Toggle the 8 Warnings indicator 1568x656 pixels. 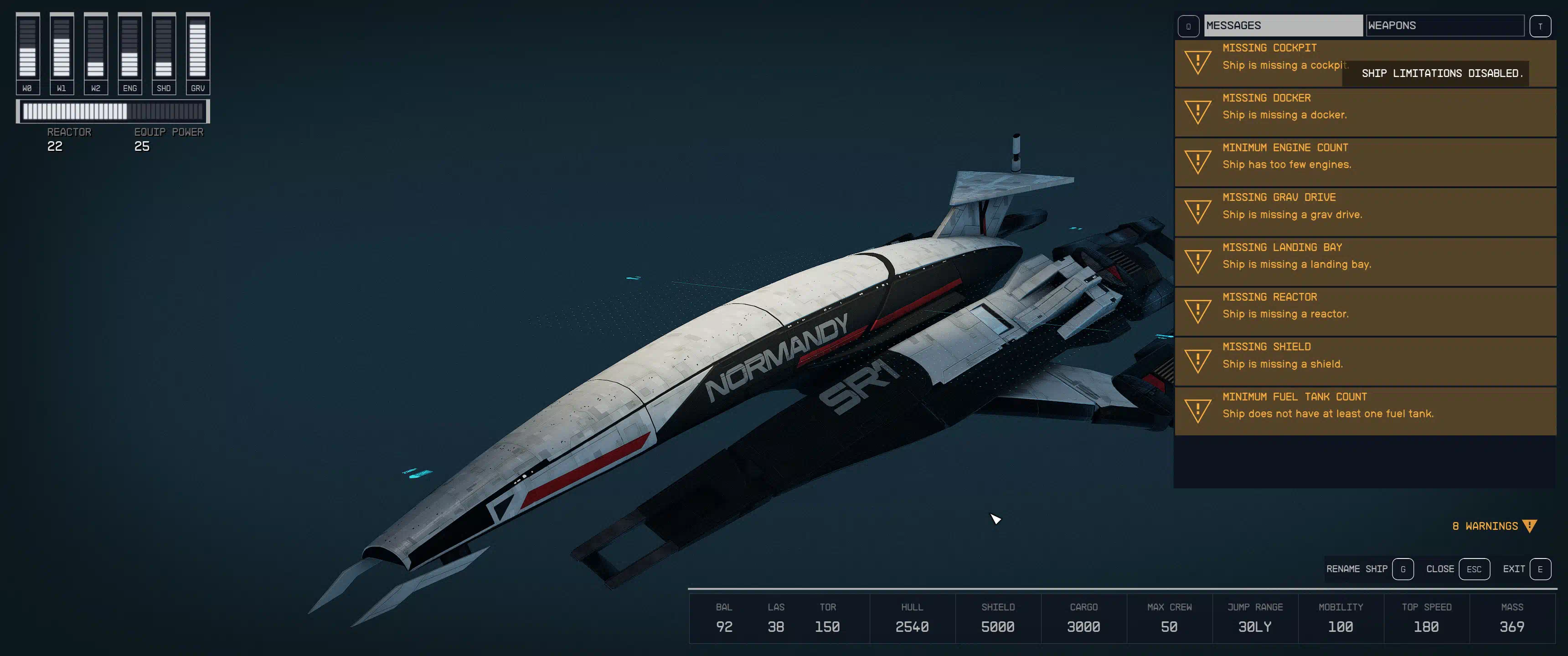1494,526
